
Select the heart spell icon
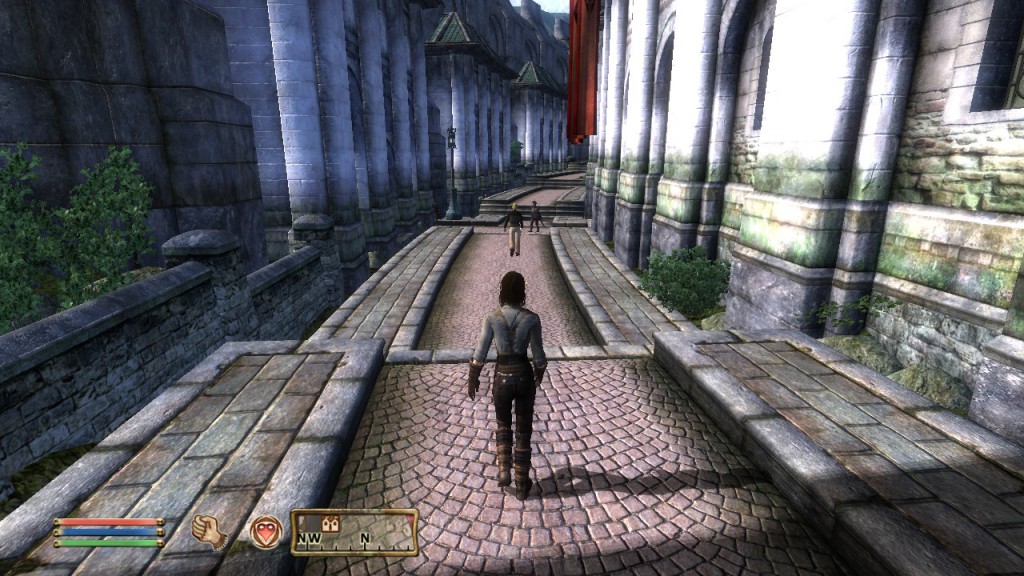click(265, 530)
